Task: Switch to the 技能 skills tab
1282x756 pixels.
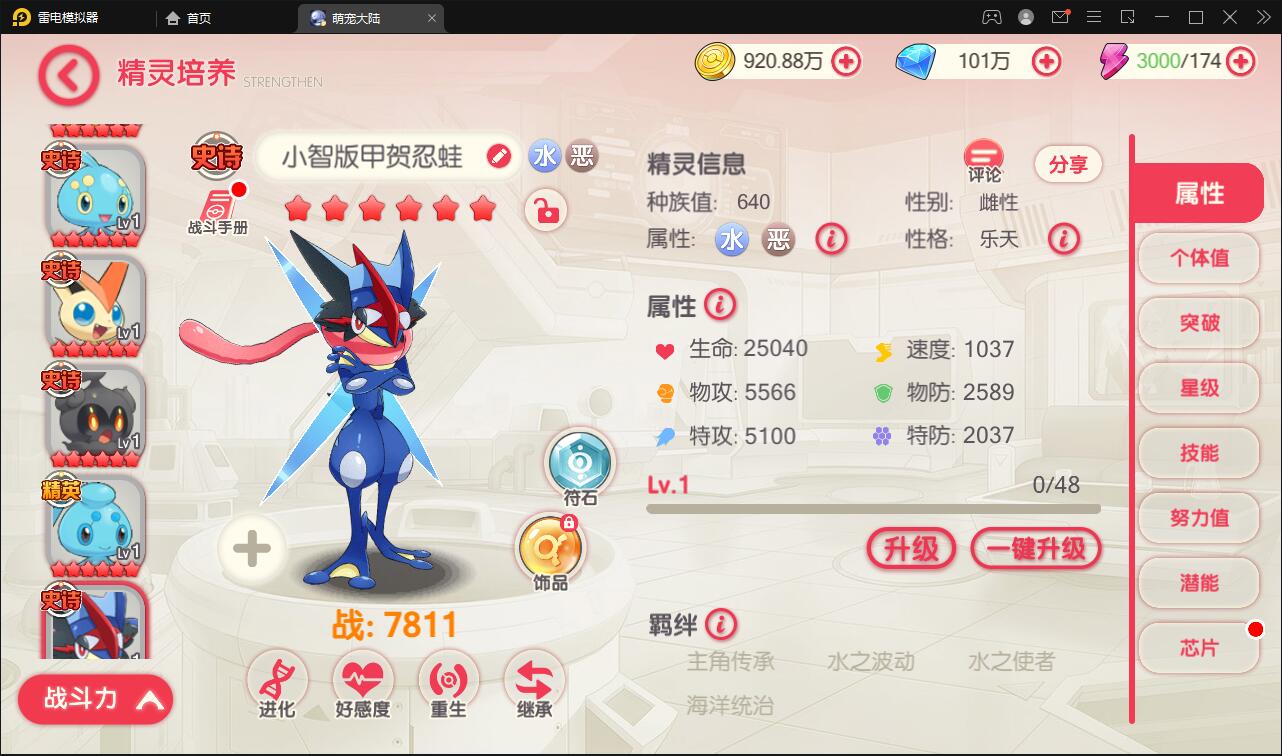Action: coord(1198,454)
